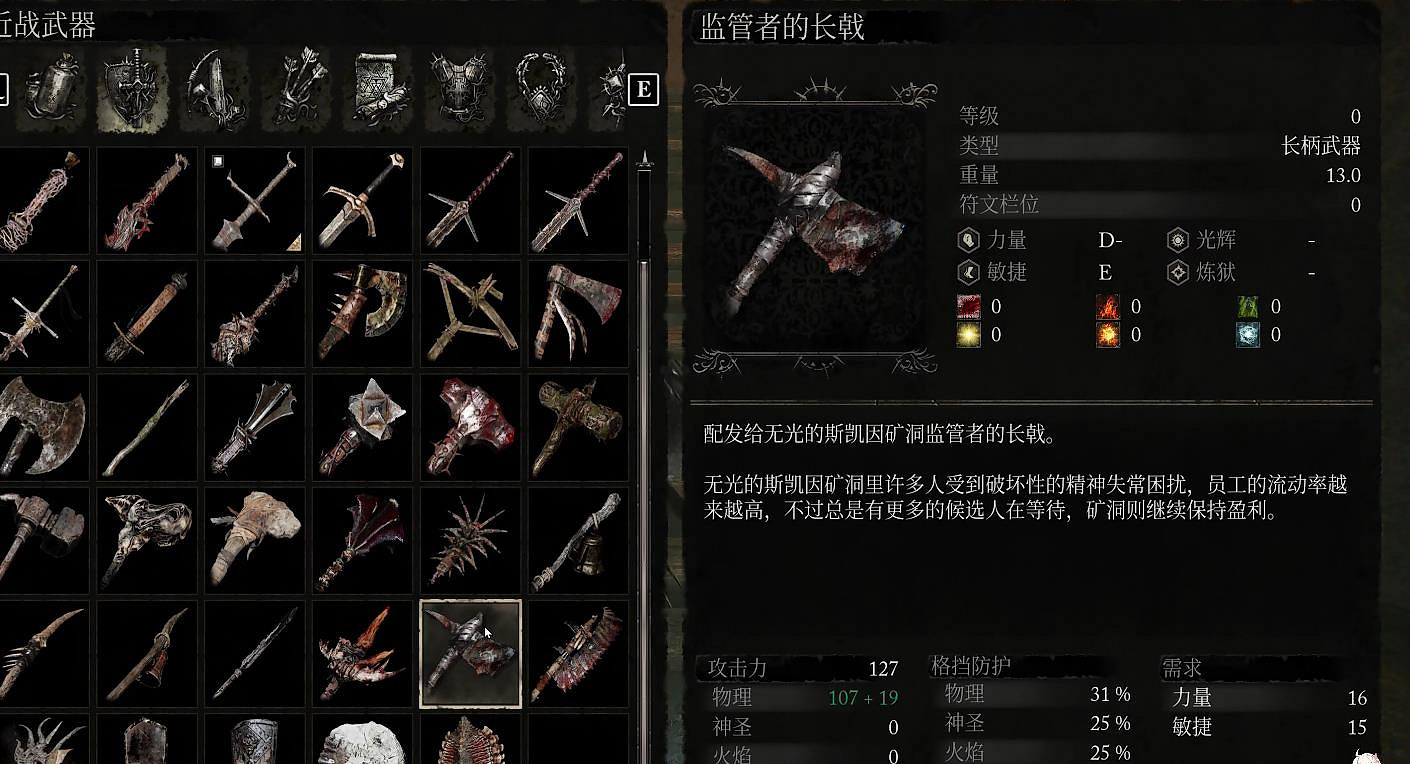
Task: Open the consumables flask category icon
Action: click(53, 85)
